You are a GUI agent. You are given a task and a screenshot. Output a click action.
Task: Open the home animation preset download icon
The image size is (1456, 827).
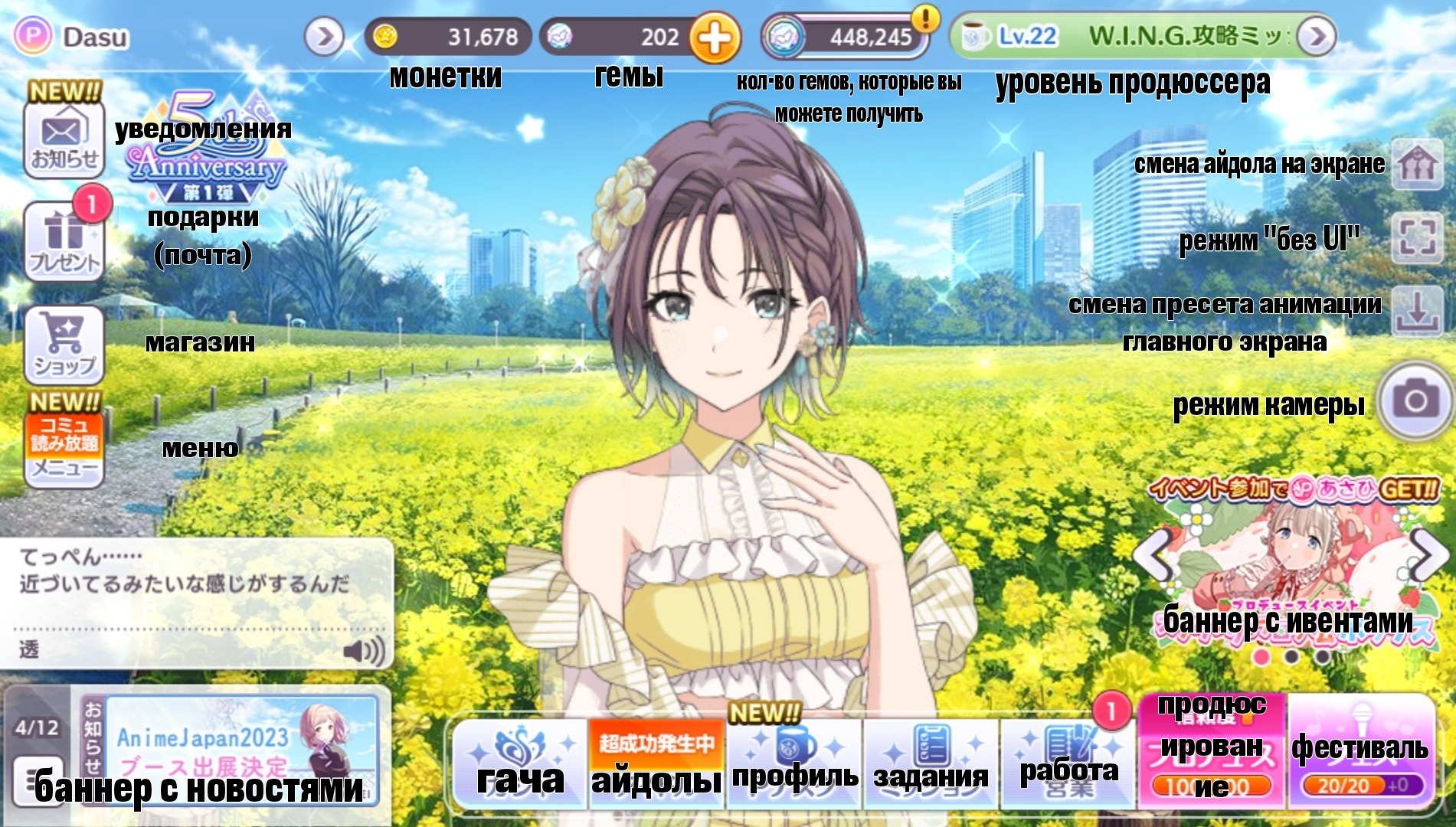click(x=1417, y=312)
